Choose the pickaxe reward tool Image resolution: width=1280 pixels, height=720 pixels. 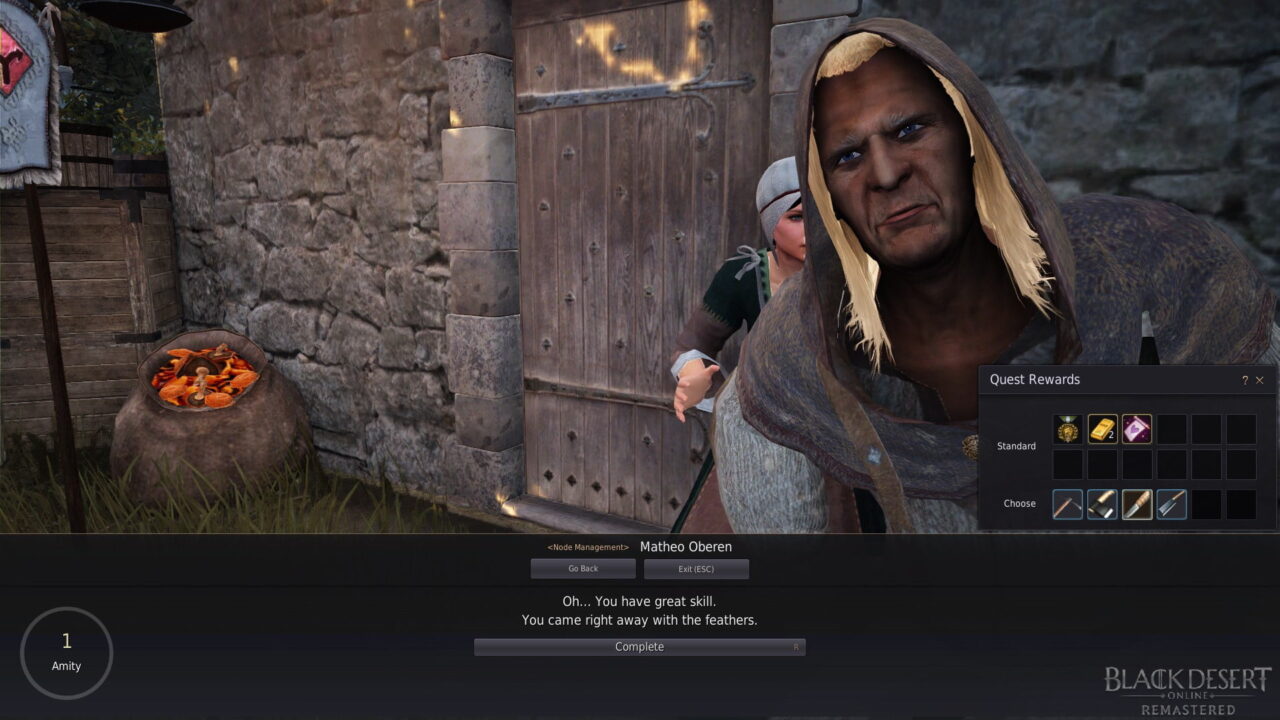click(1067, 504)
